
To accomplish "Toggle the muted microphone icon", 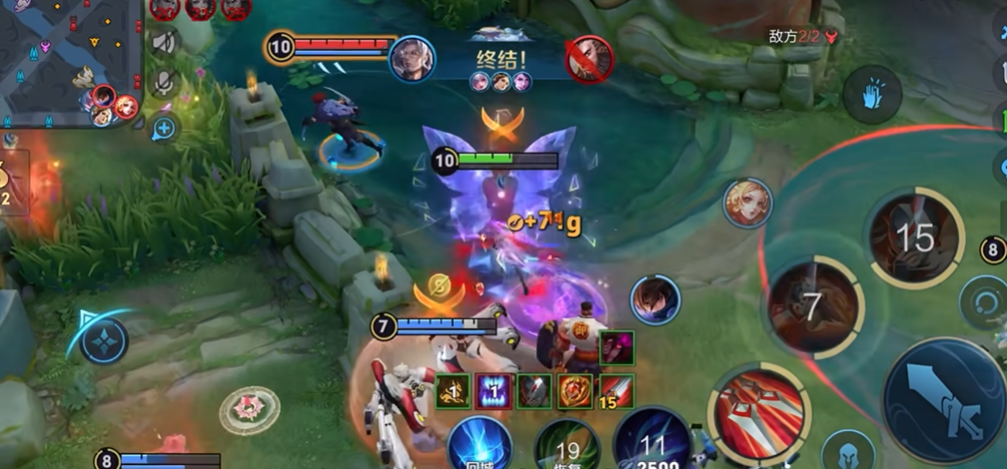I will point(164,82).
